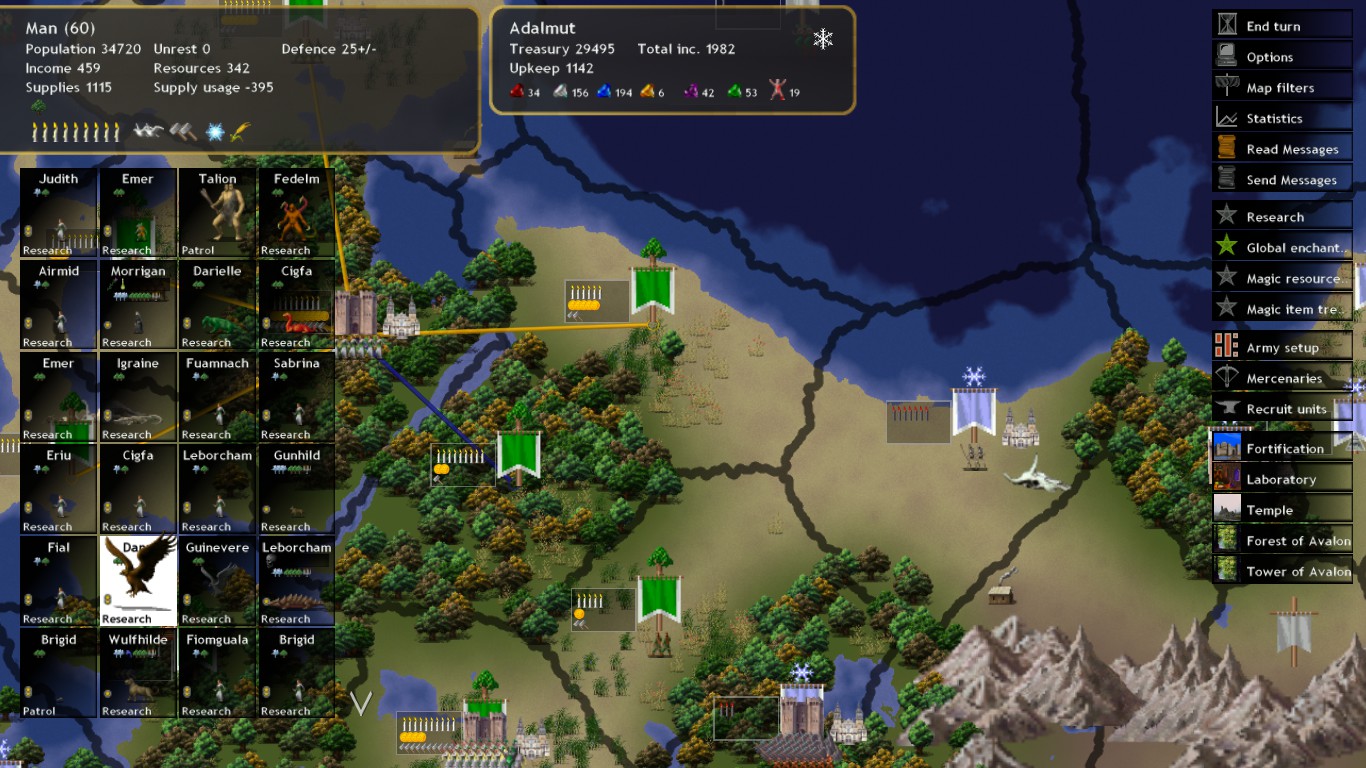Toggle the green Global enchantment star
Screen dimensions: 1366x768
click(1225, 247)
